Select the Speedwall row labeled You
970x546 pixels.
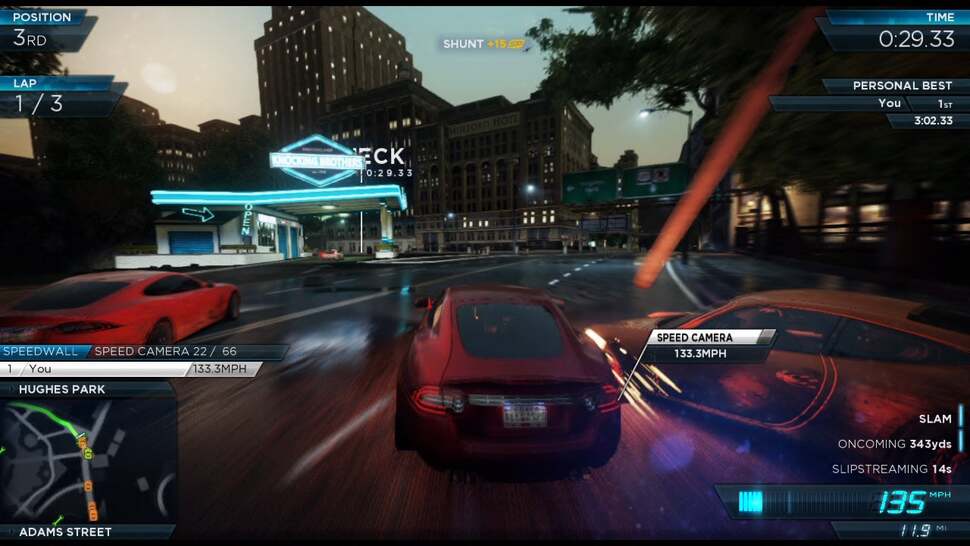[130, 369]
